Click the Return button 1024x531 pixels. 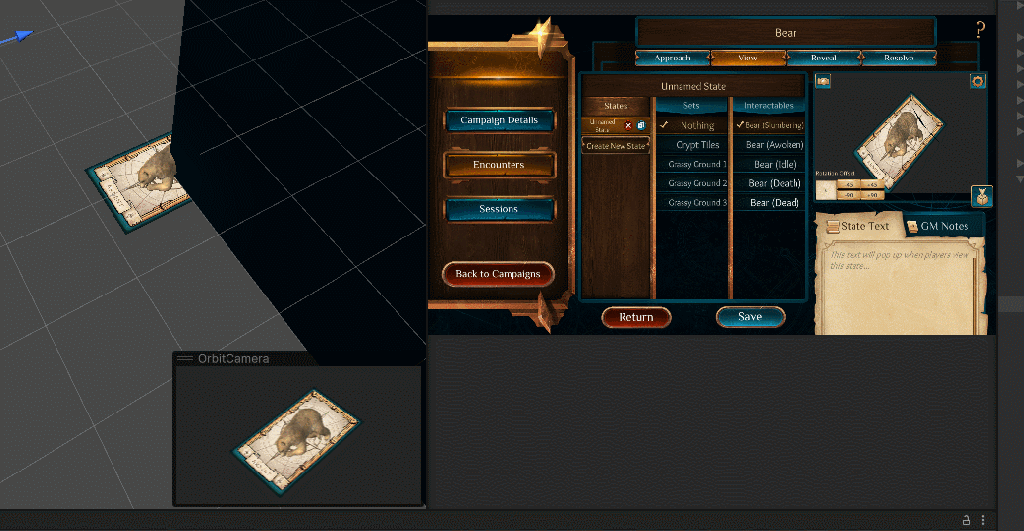[x=636, y=317]
